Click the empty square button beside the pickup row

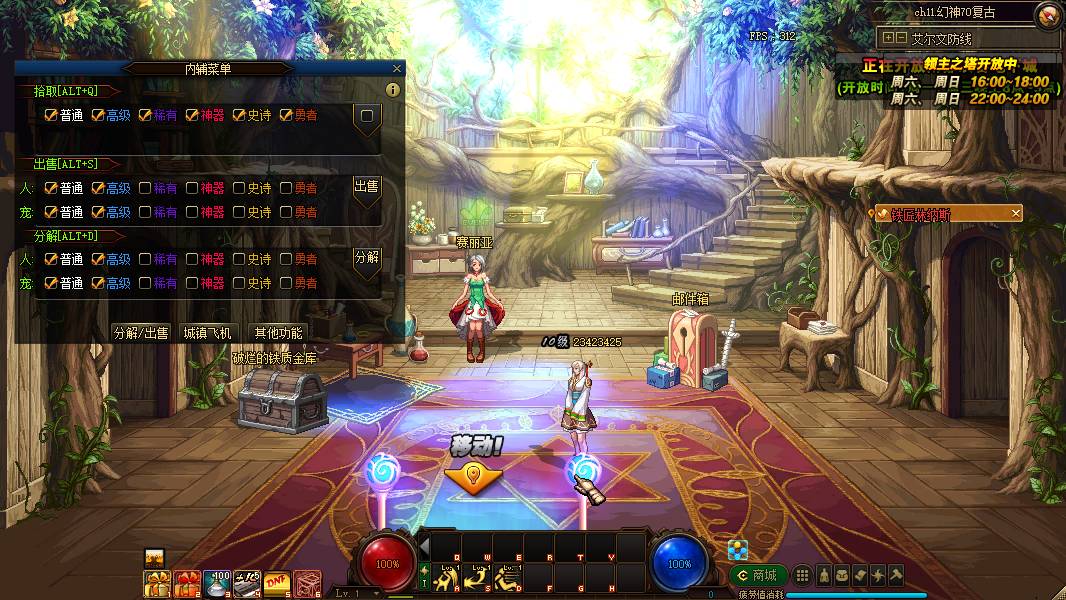pos(367,117)
